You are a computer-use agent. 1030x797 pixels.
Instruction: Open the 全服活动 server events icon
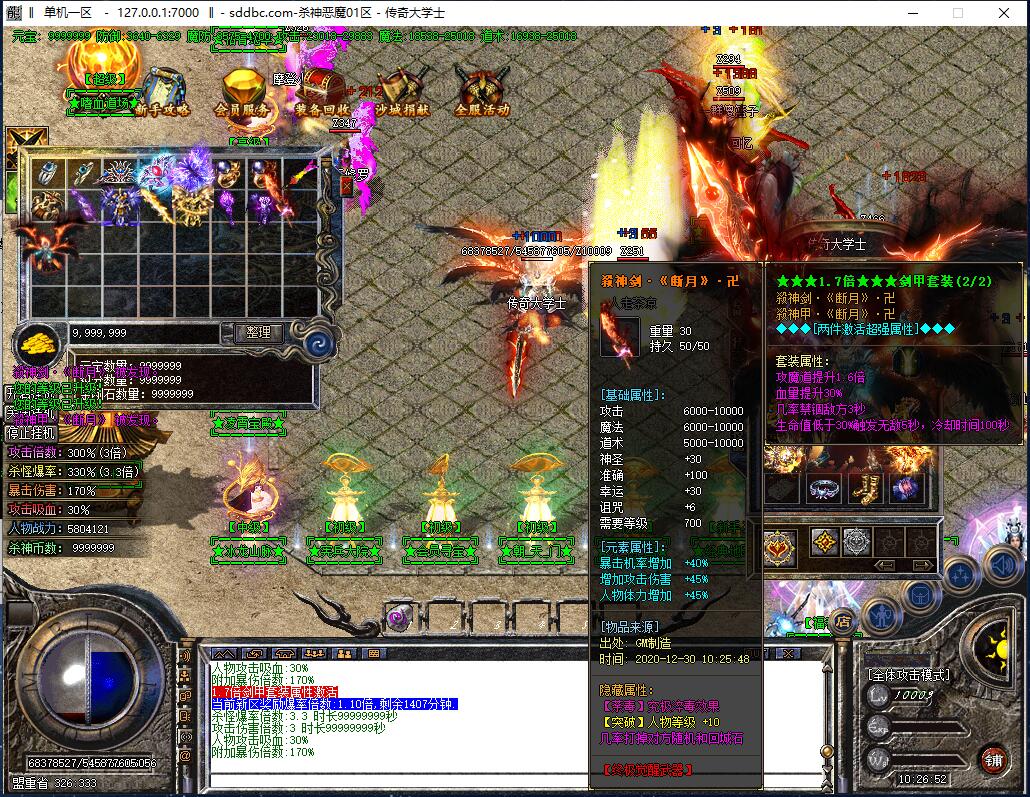482,92
